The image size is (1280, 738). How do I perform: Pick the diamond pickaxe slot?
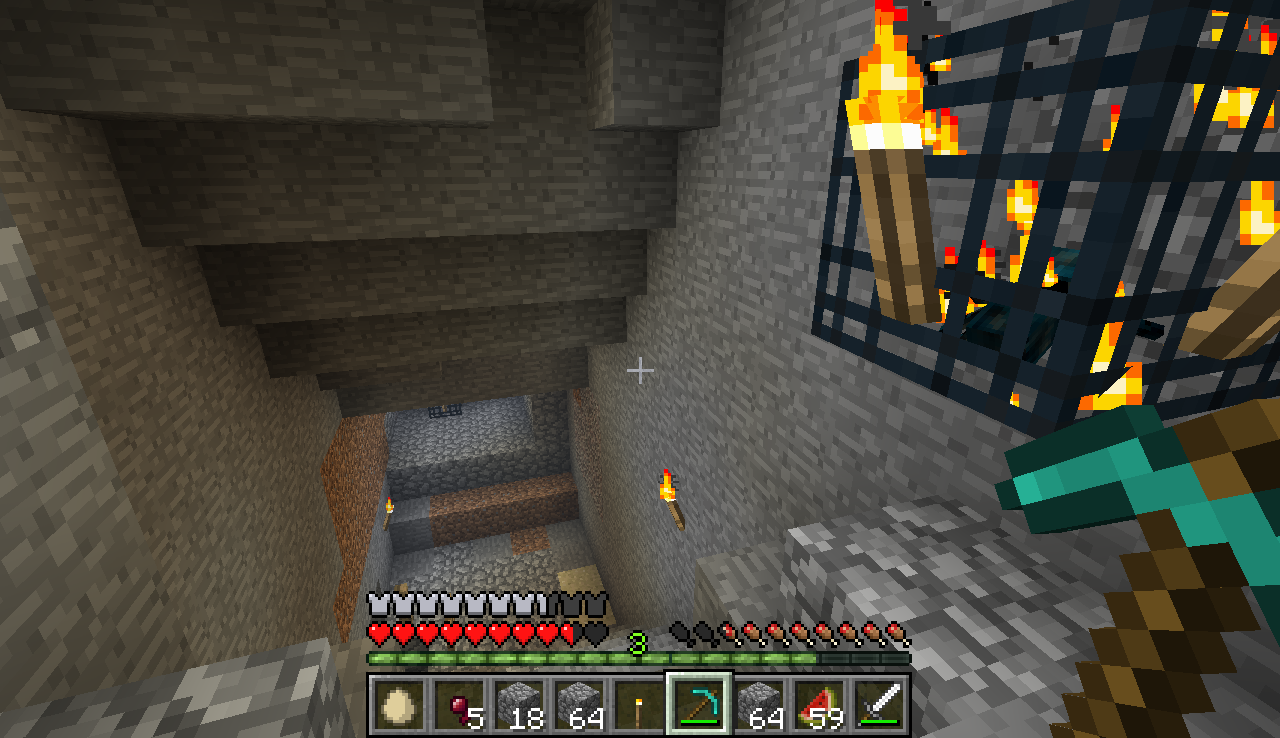(x=698, y=705)
